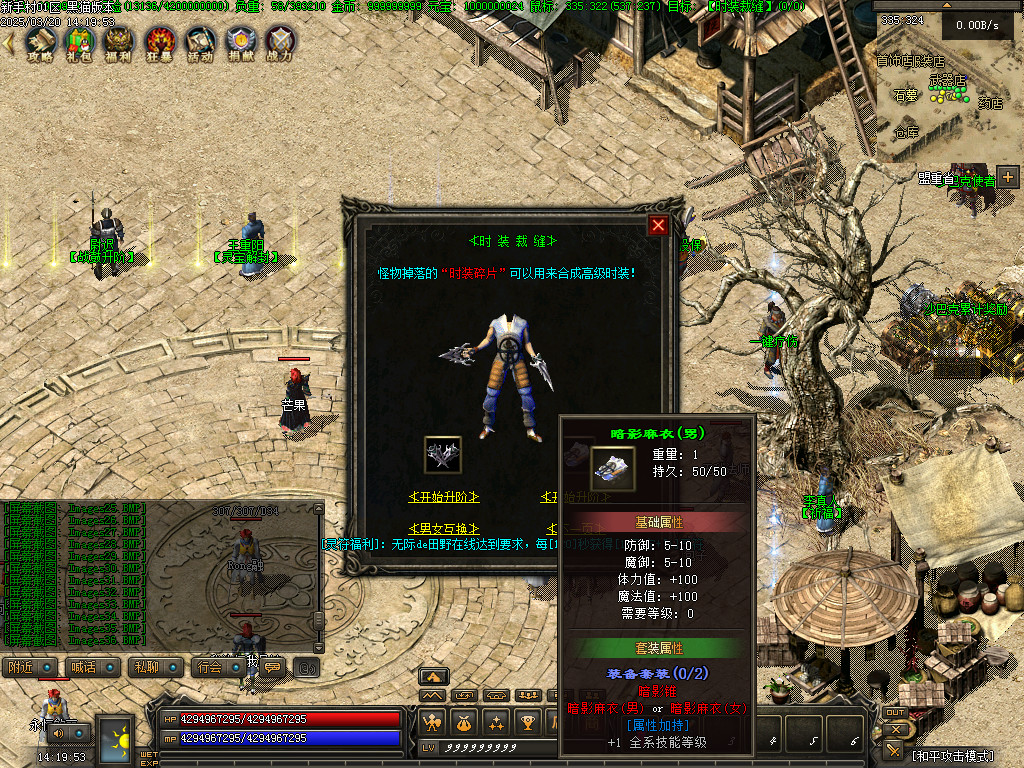Click the plus button below the minimap
Image resolution: width=1024 pixels, height=768 pixels.
point(1007,177)
